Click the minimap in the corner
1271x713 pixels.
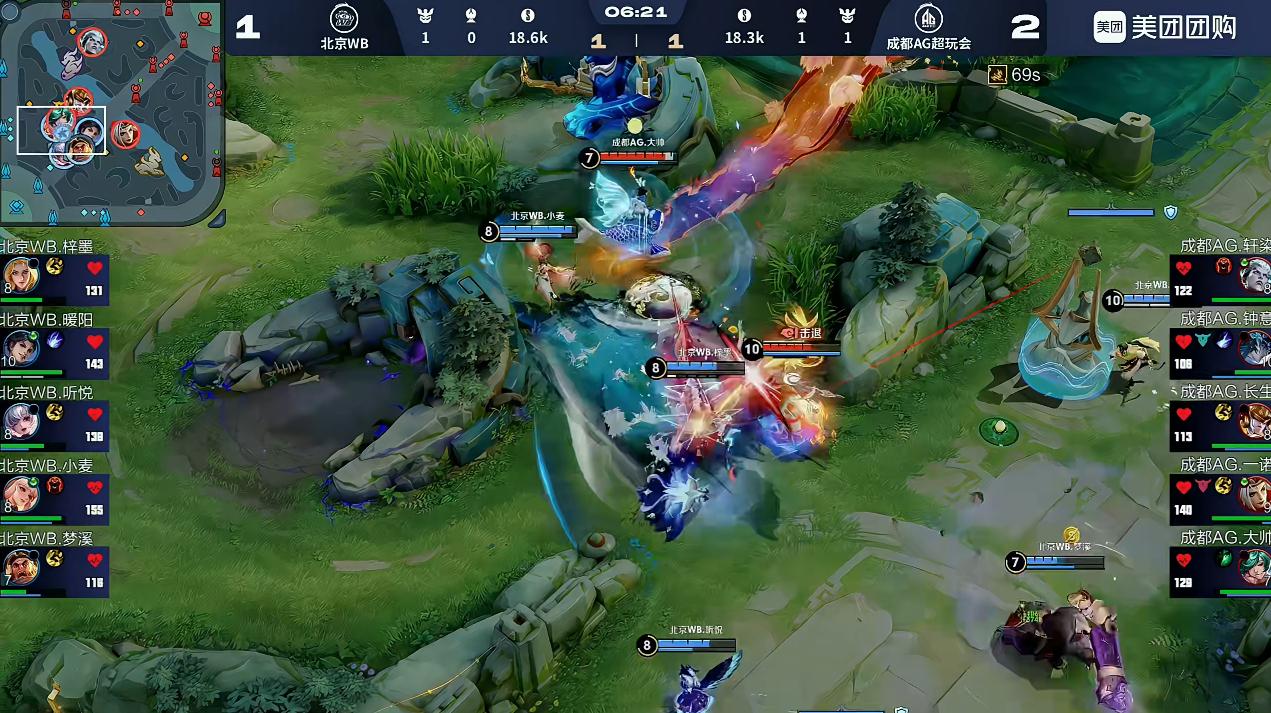coord(112,112)
